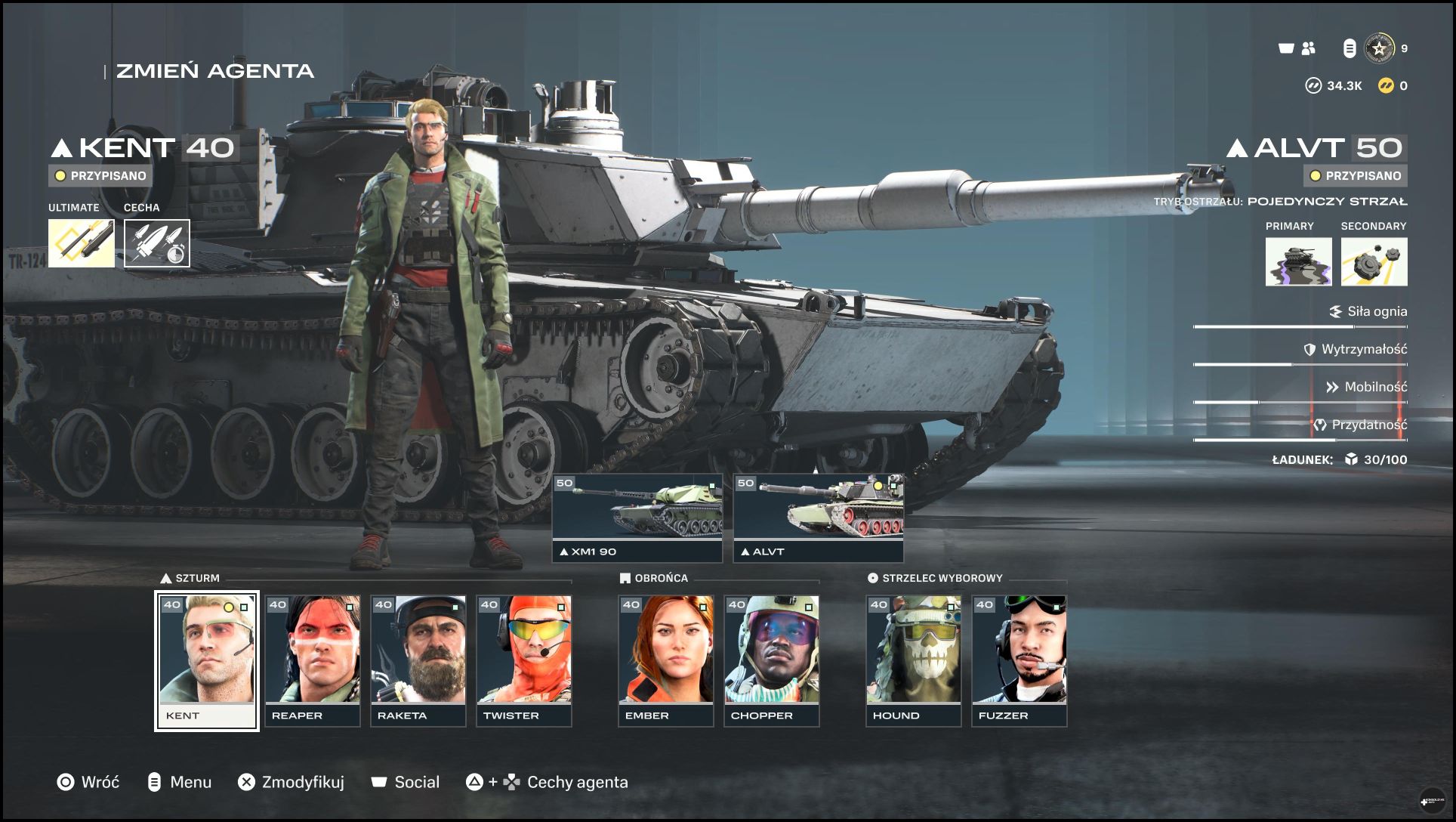Choose the Fuzzer agent portrait
Screen dimensions: 1456x822
(1020, 660)
